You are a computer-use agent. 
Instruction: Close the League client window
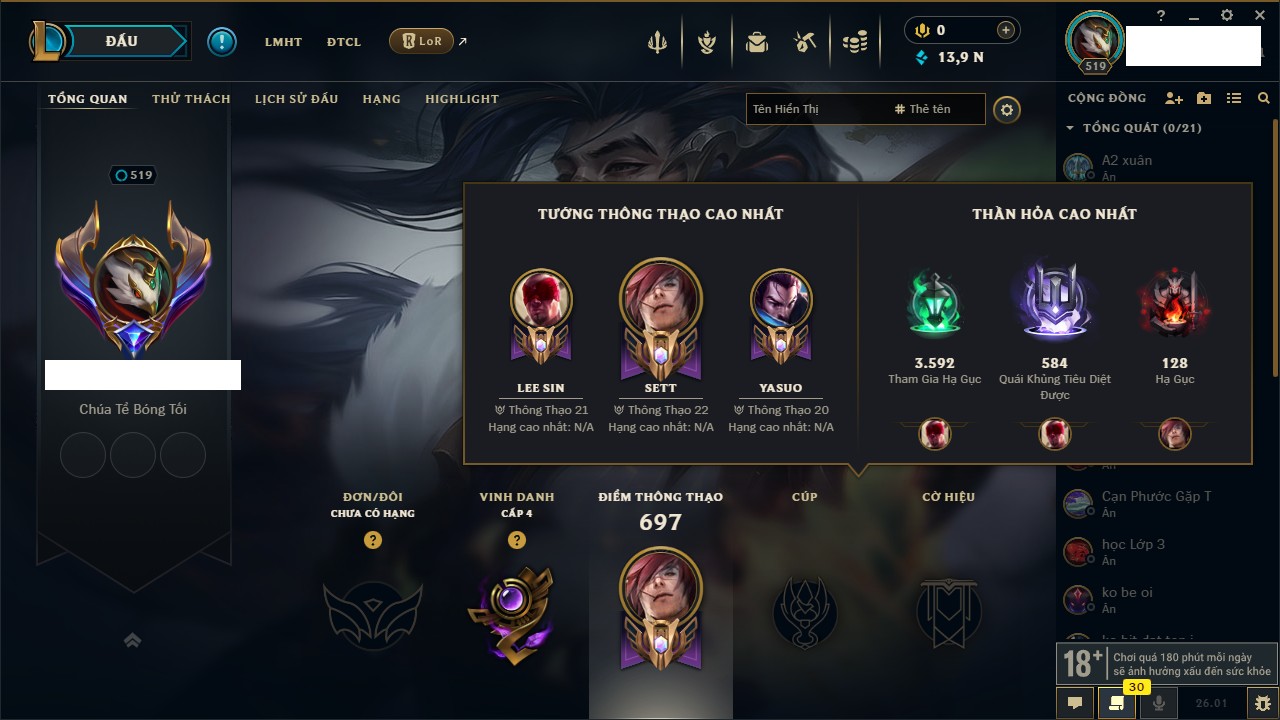coord(1259,16)
